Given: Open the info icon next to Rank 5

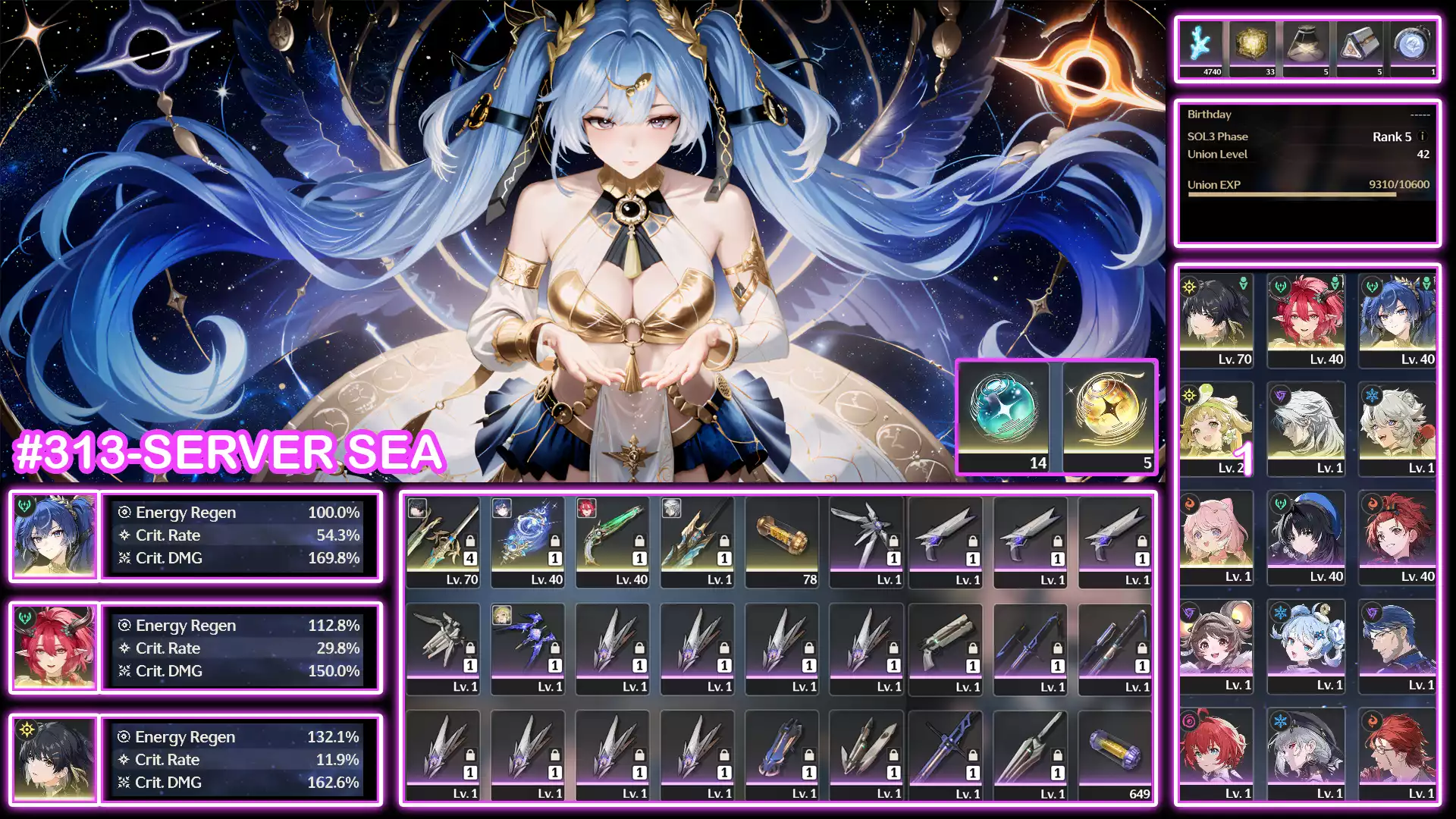Looking at the screenshot, I should click(x=1422, y=137).
